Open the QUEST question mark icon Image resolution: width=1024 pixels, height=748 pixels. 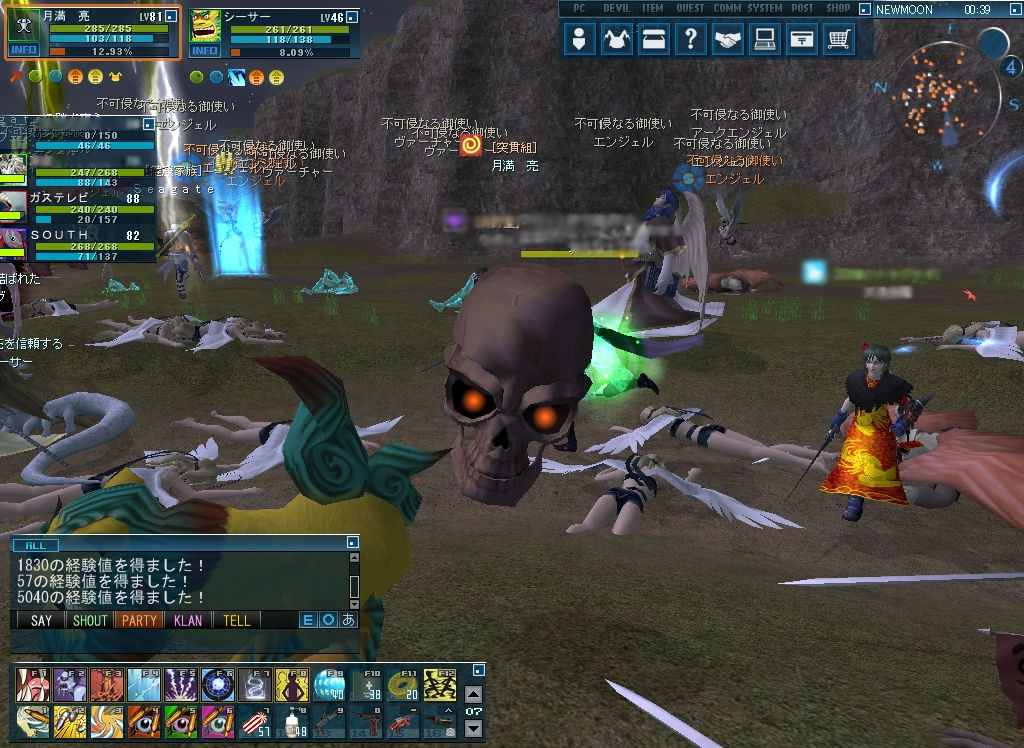point(690,40)
